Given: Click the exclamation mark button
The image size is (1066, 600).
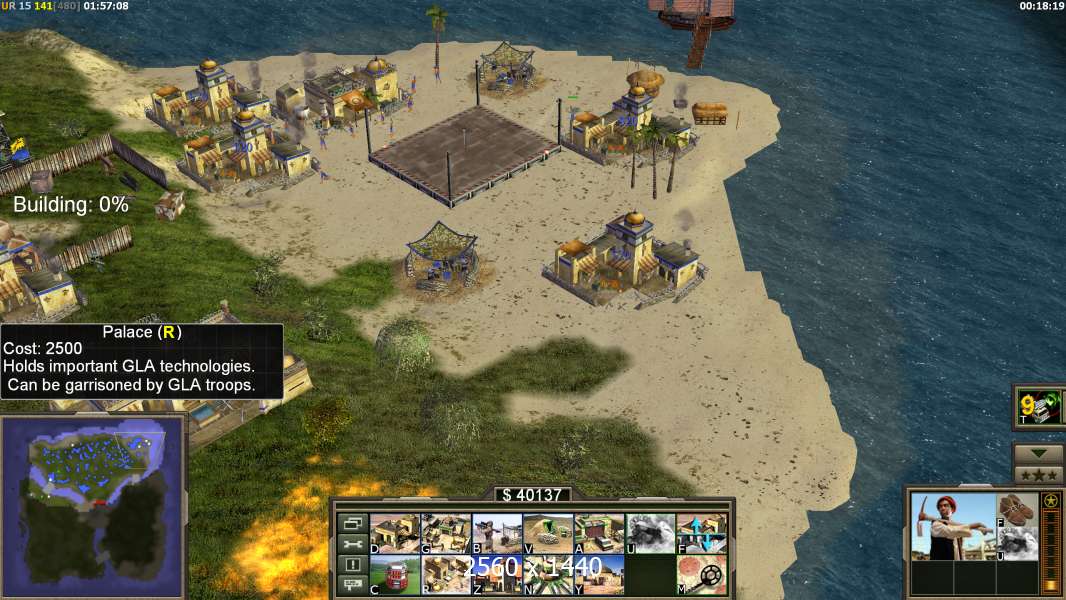Looking at the screenshot, I should (x=351, y=565).
